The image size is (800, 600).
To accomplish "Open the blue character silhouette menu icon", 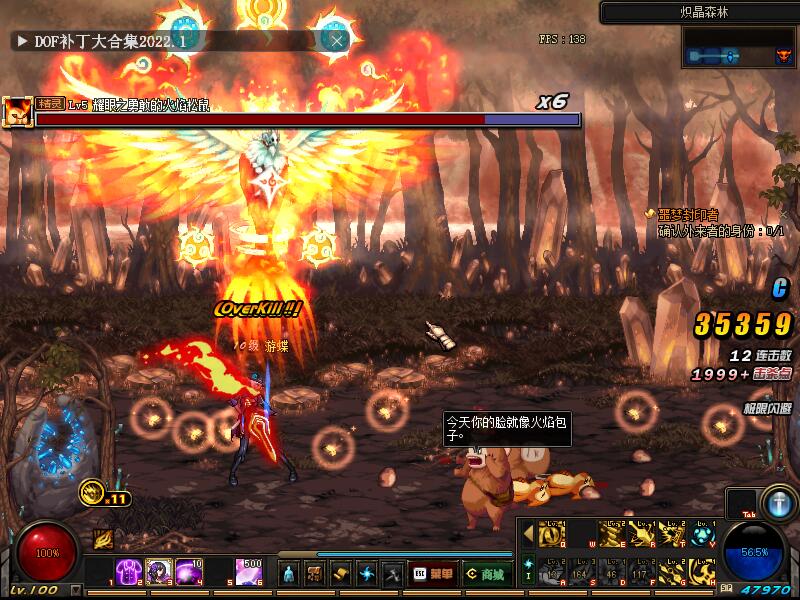I will (288, 574).
